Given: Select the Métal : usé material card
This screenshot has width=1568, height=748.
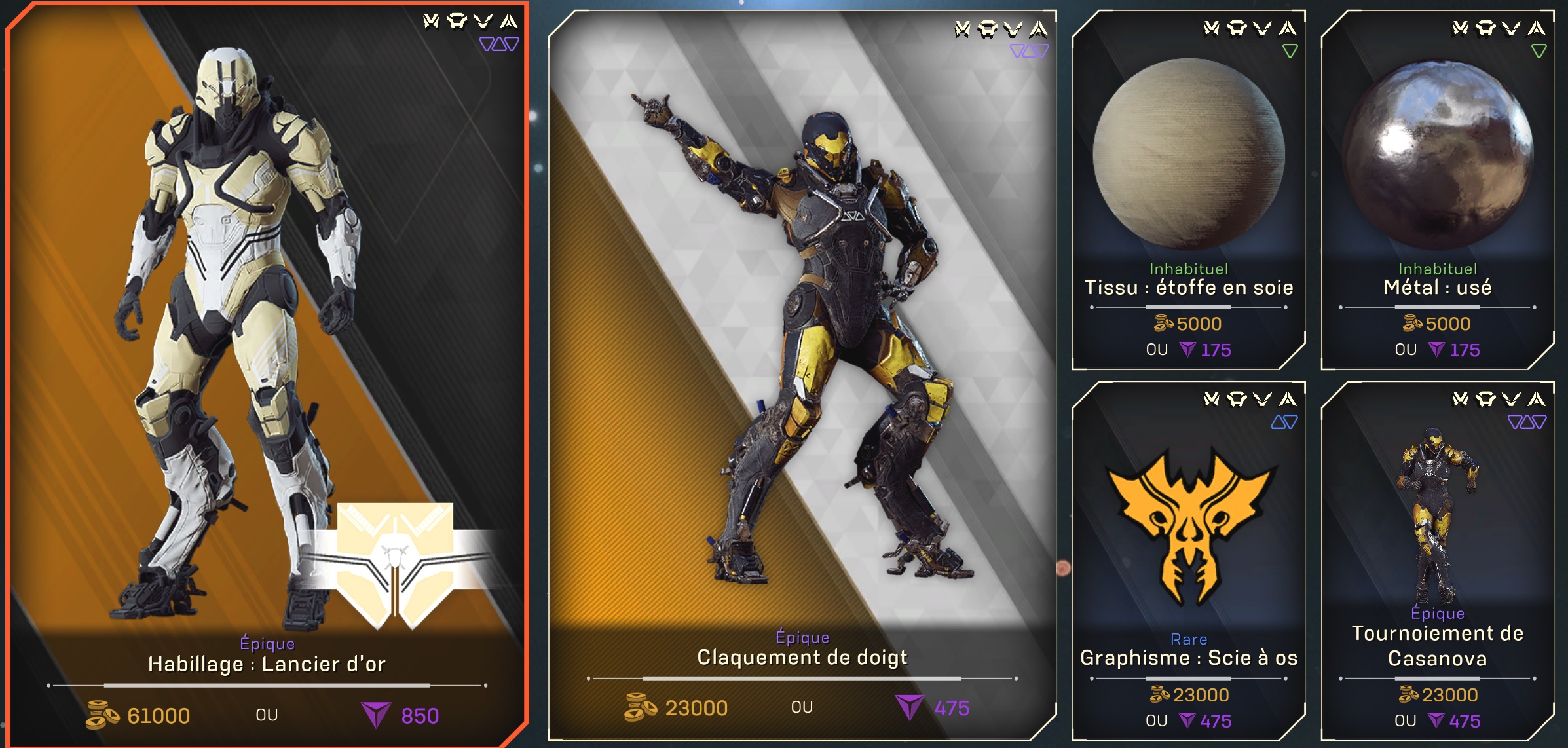Looking at the screenshot, I should pyautogui.click(x=1437, y=190).
